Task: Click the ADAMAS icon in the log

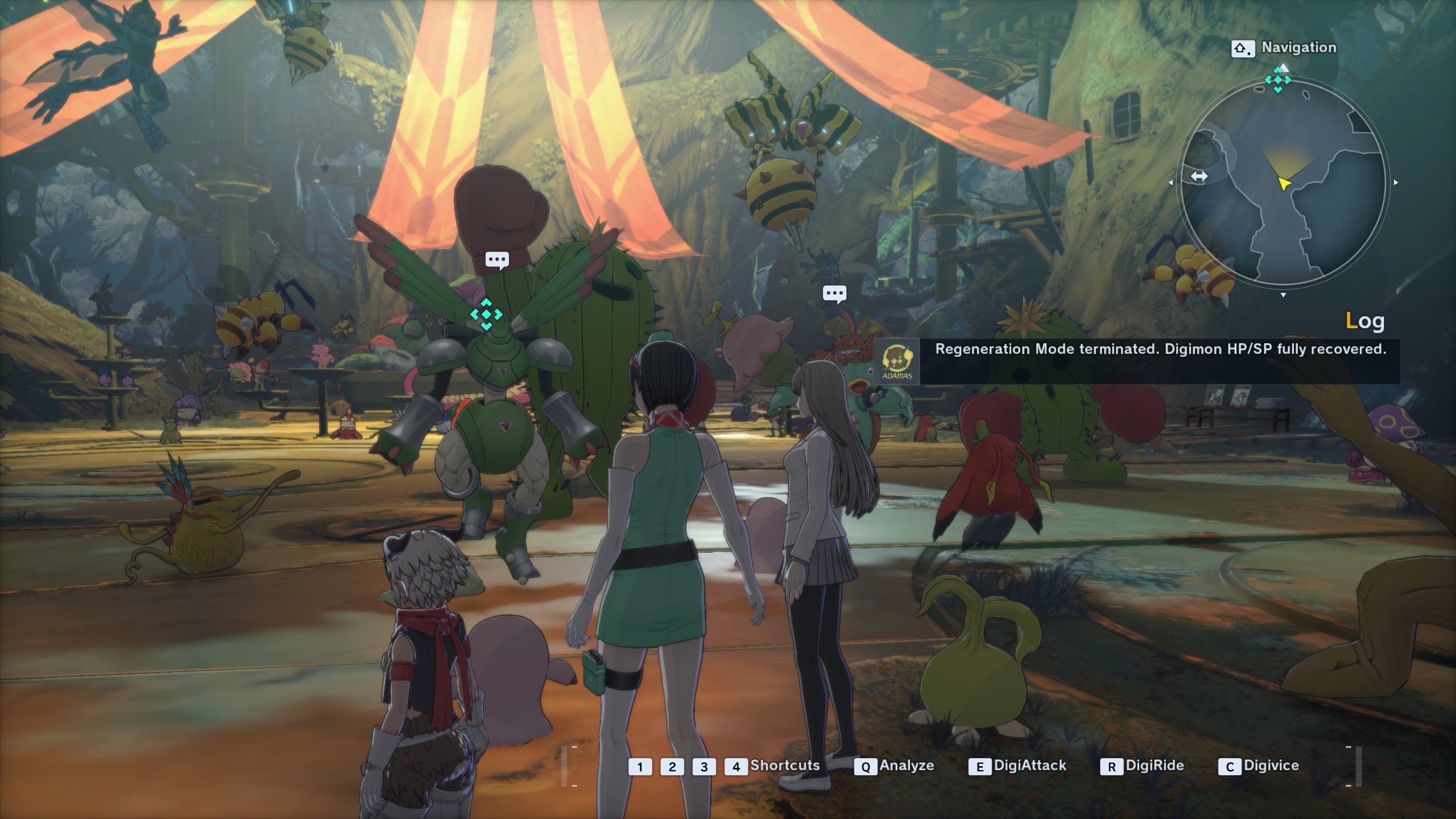Action: [897, 362]
